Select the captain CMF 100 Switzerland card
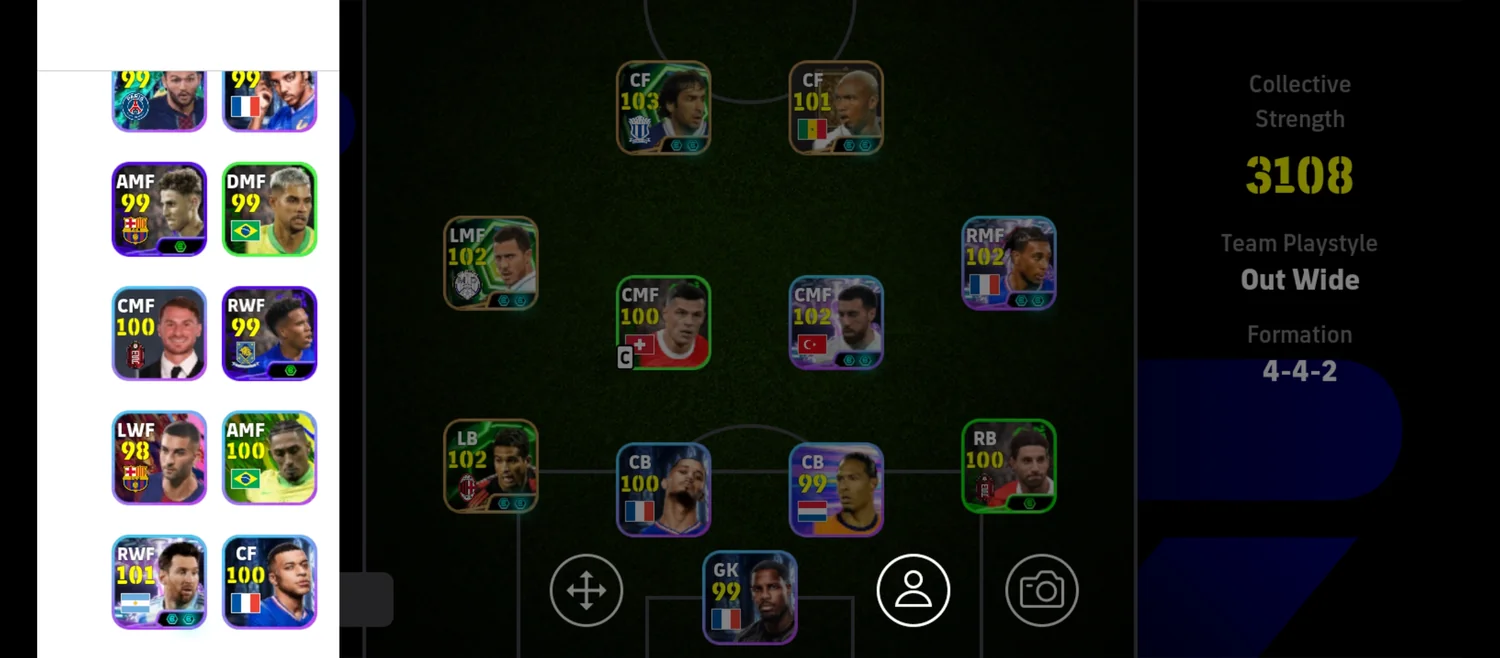 point(663,323)
